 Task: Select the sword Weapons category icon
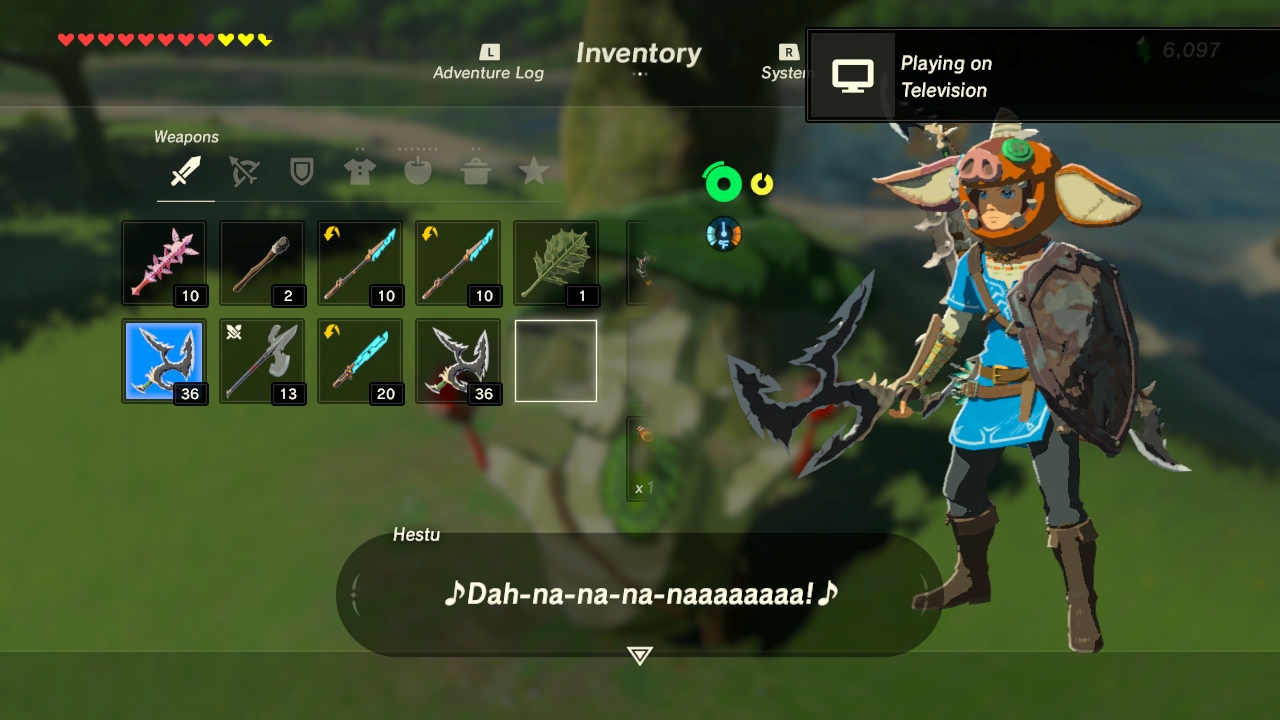(x=185, y=172)
